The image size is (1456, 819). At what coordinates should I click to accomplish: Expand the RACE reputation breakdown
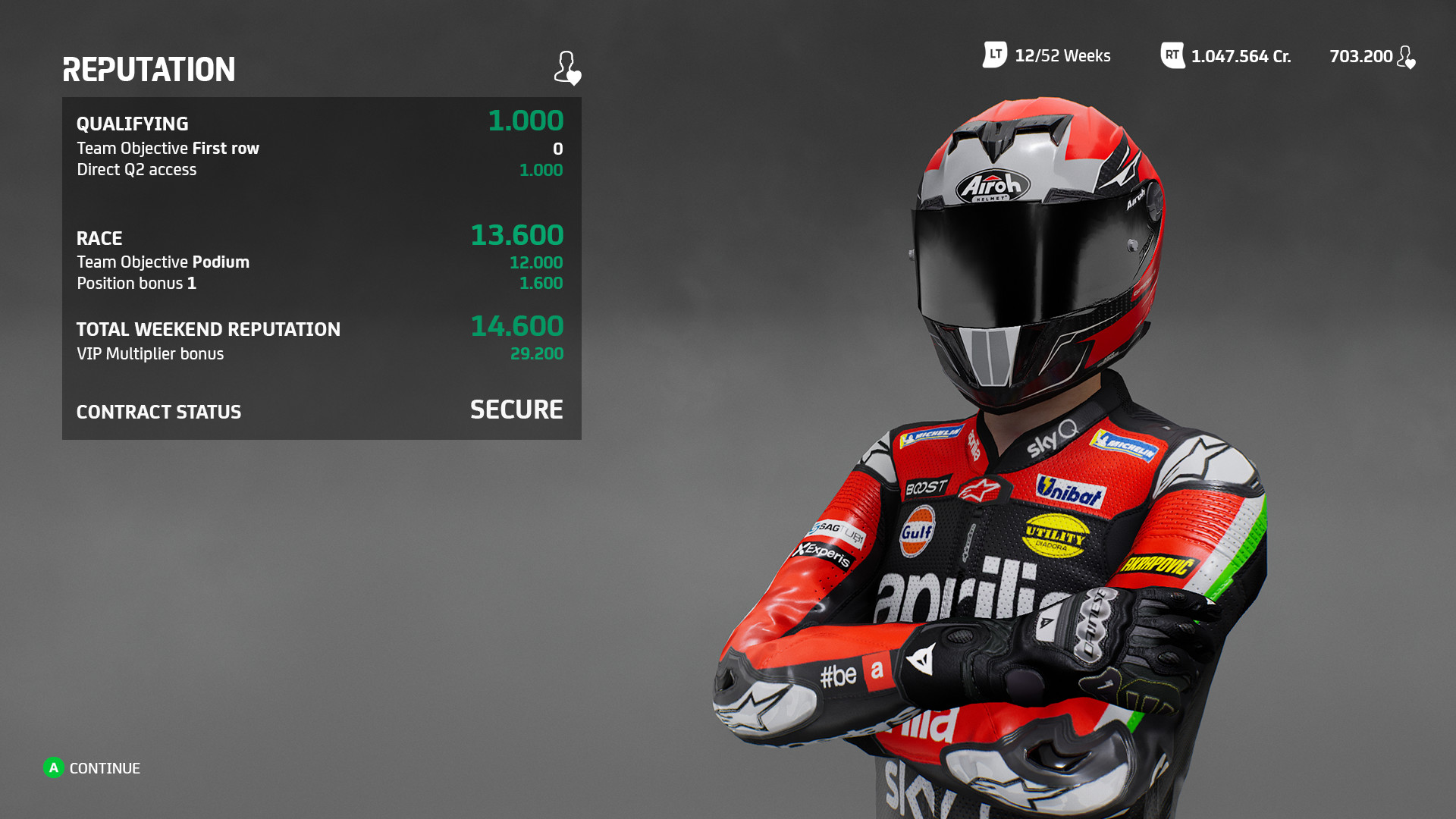(99, 237)
